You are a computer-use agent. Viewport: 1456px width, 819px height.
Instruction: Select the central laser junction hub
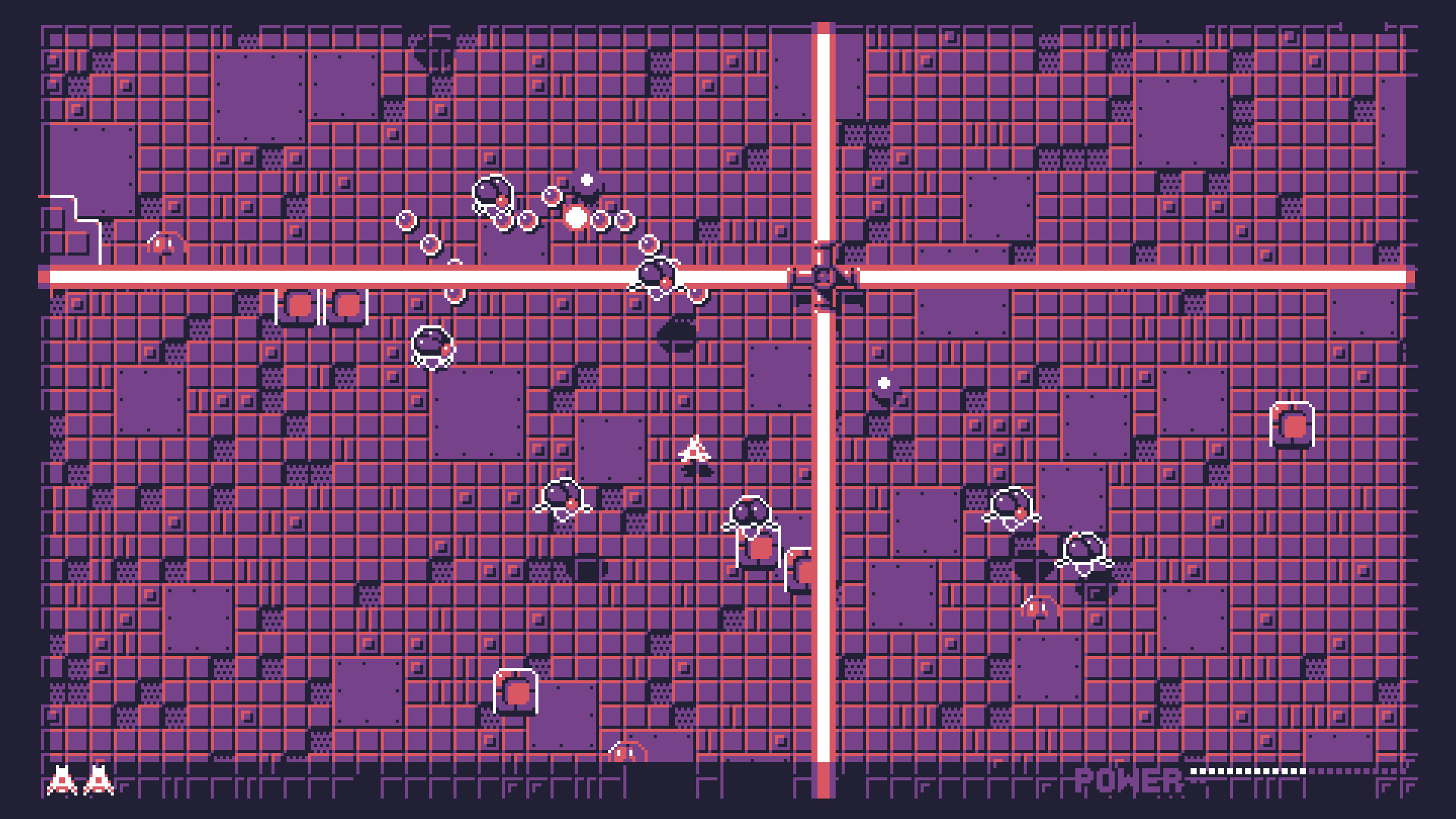[823, 275]
